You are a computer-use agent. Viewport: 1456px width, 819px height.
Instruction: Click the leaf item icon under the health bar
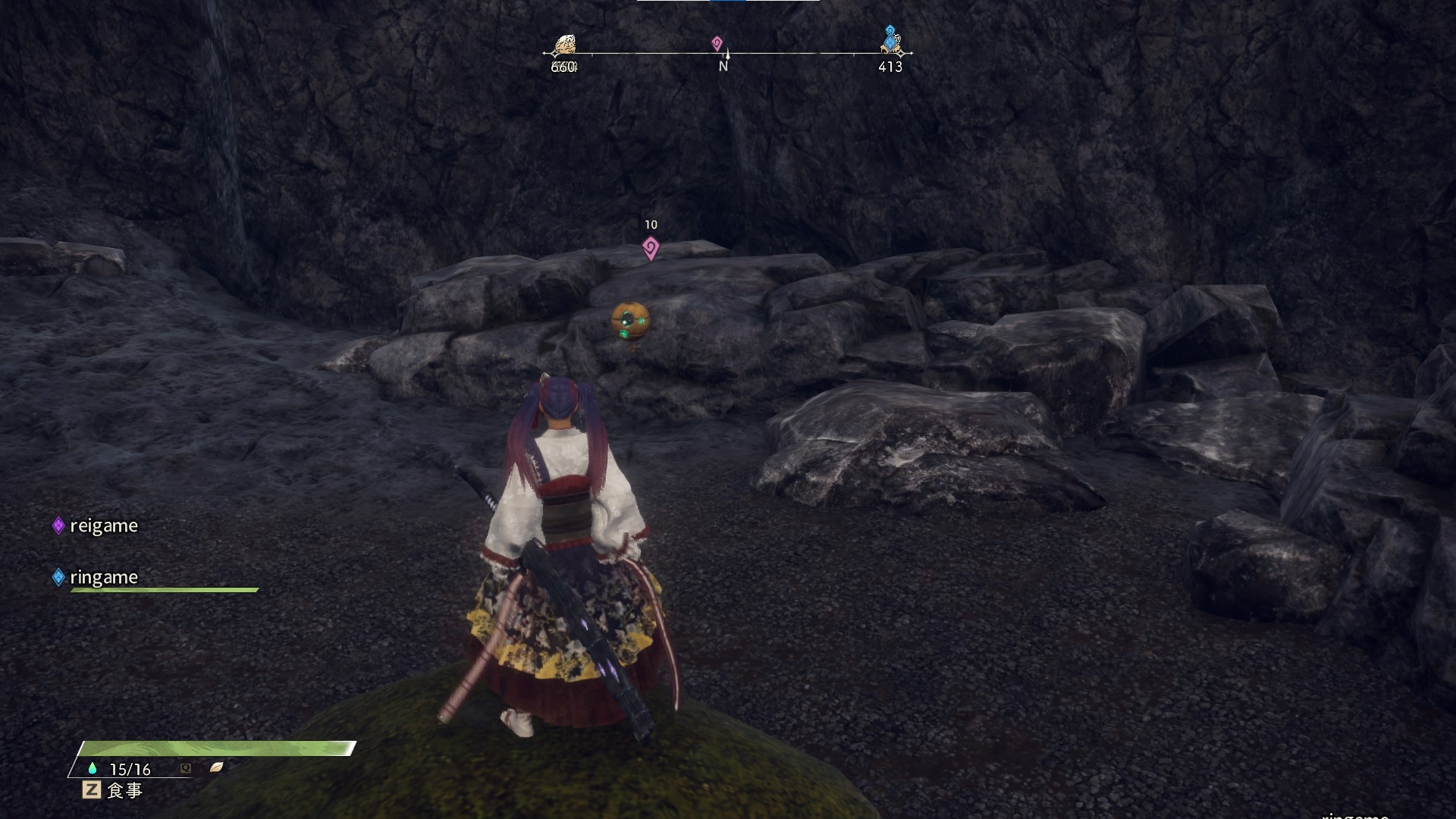(216, 767)
